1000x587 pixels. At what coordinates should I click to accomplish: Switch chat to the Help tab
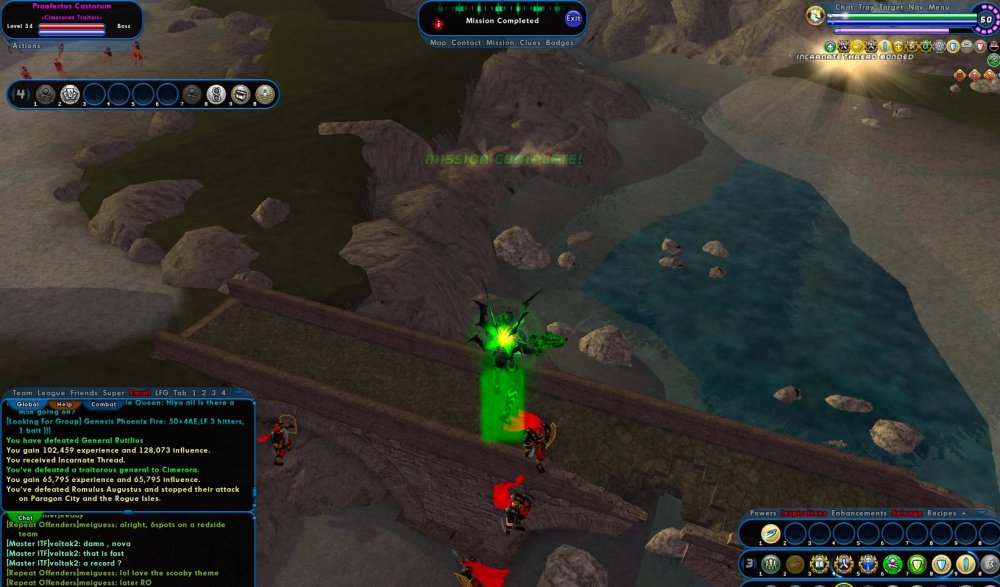pos(63,404)
